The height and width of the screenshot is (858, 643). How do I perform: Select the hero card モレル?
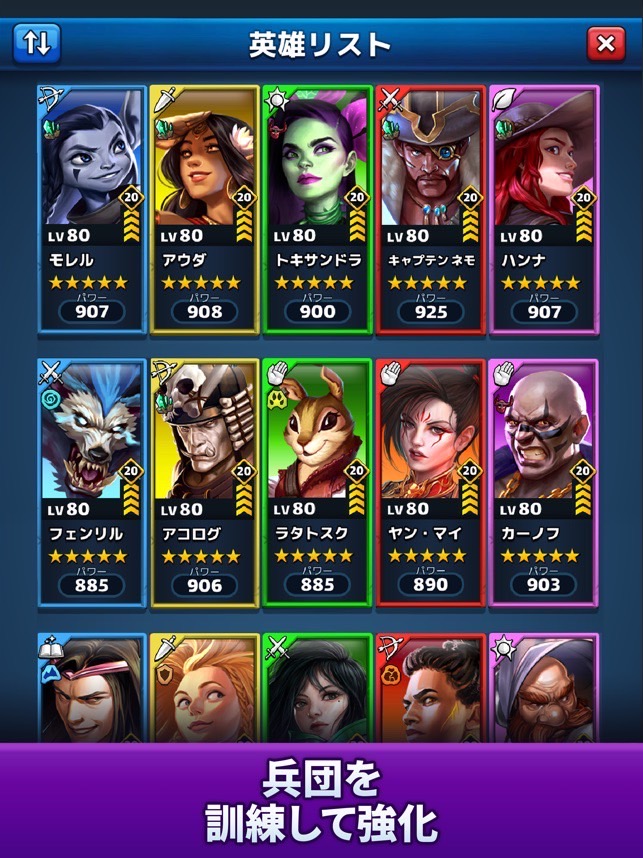click(91, 208)
